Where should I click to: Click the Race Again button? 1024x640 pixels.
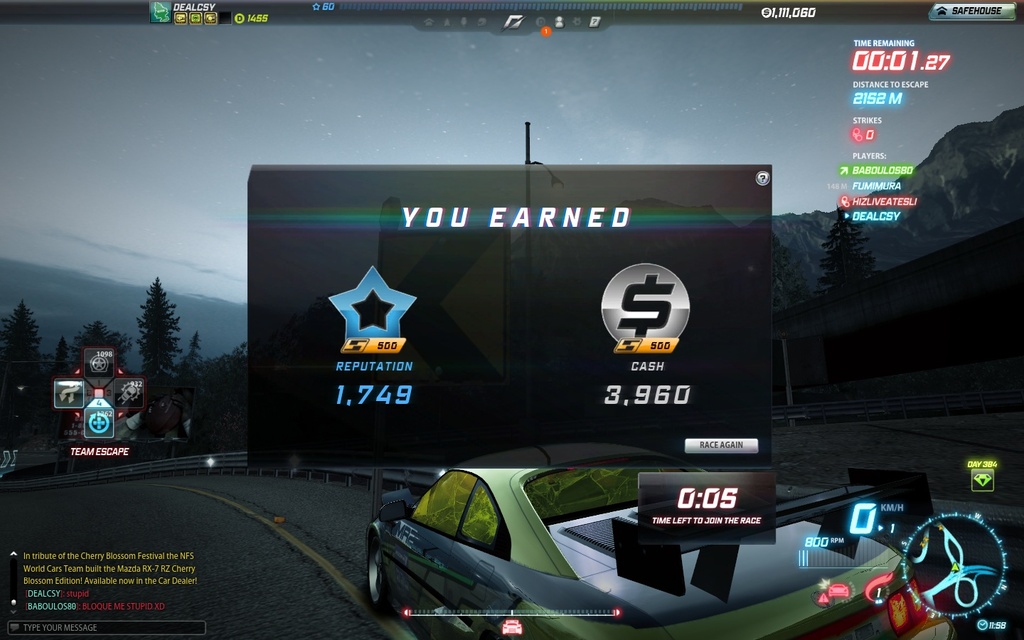[x=721, y=445]
